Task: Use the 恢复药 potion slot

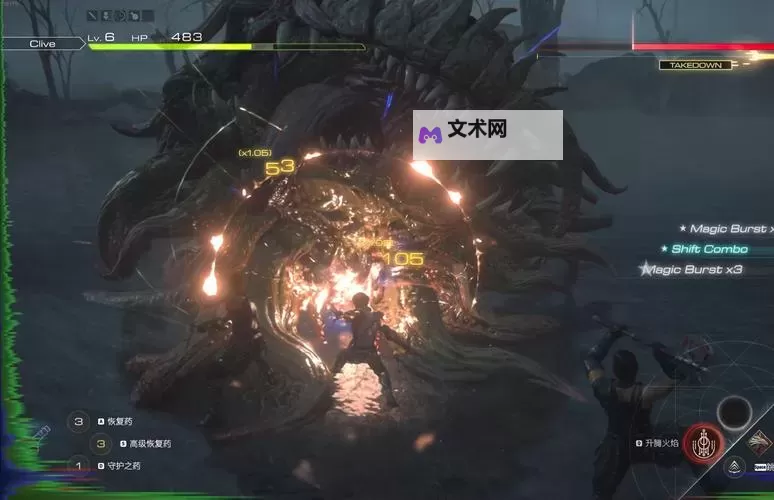Action: tap(79, 422)
